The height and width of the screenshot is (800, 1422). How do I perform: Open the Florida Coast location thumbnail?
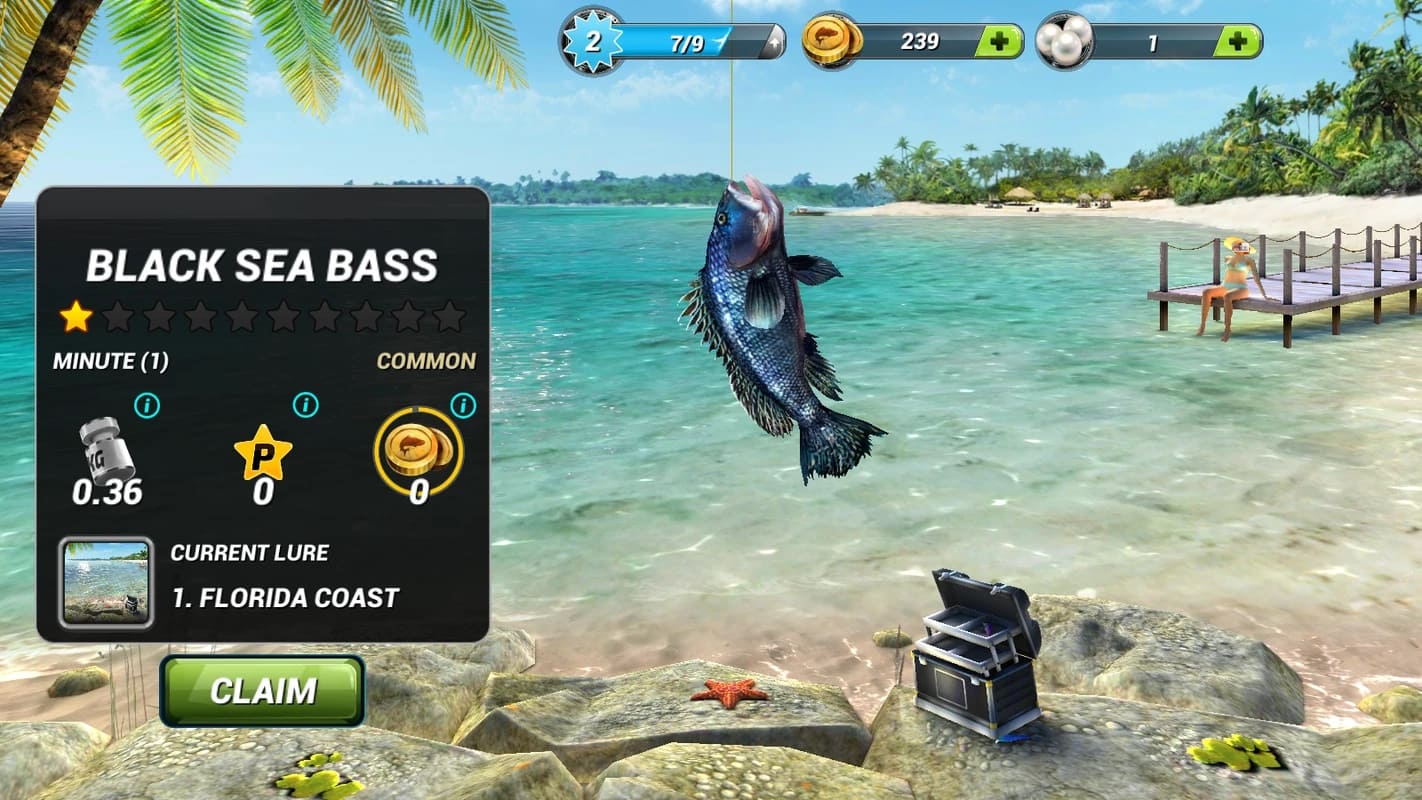(106, 582)
